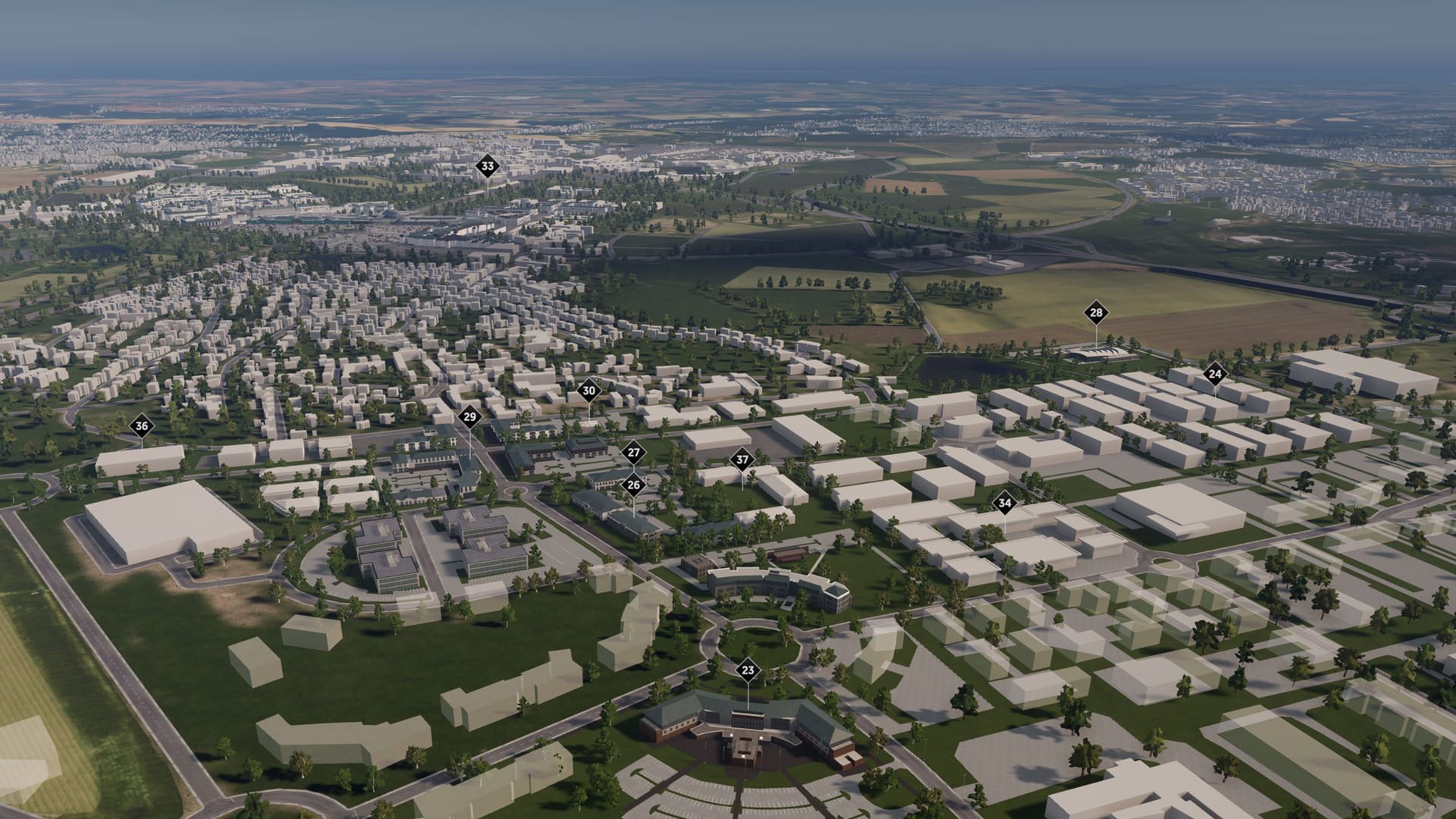Choose map marker number 29
The height and width of the screenshot is (819, 1456).
(470, 416)
